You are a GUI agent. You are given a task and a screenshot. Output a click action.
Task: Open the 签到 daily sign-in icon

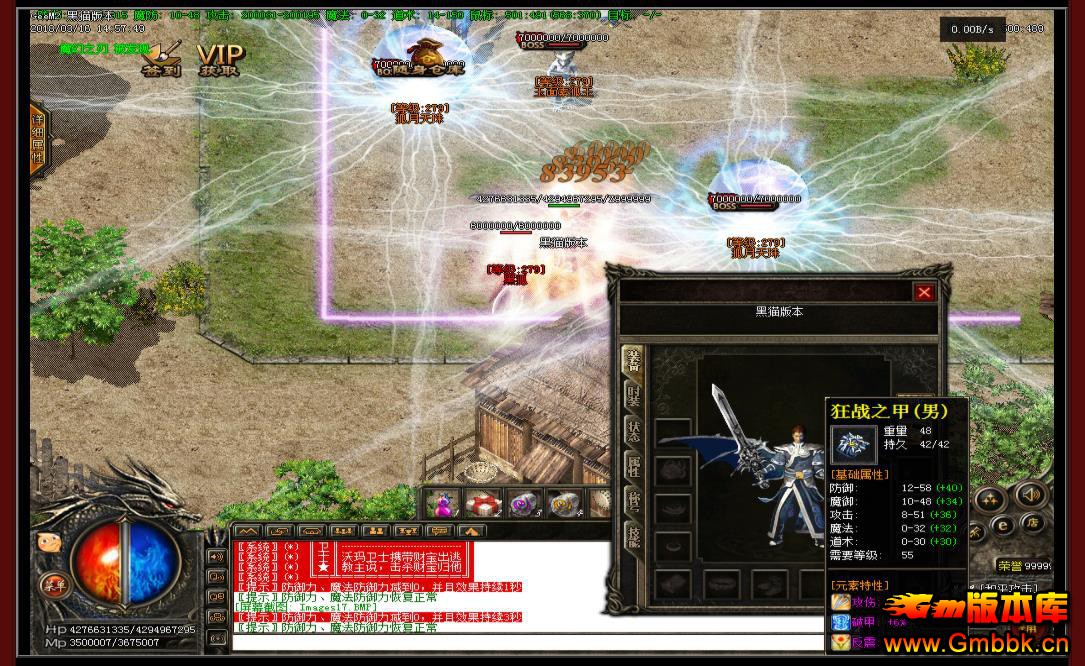162,58
